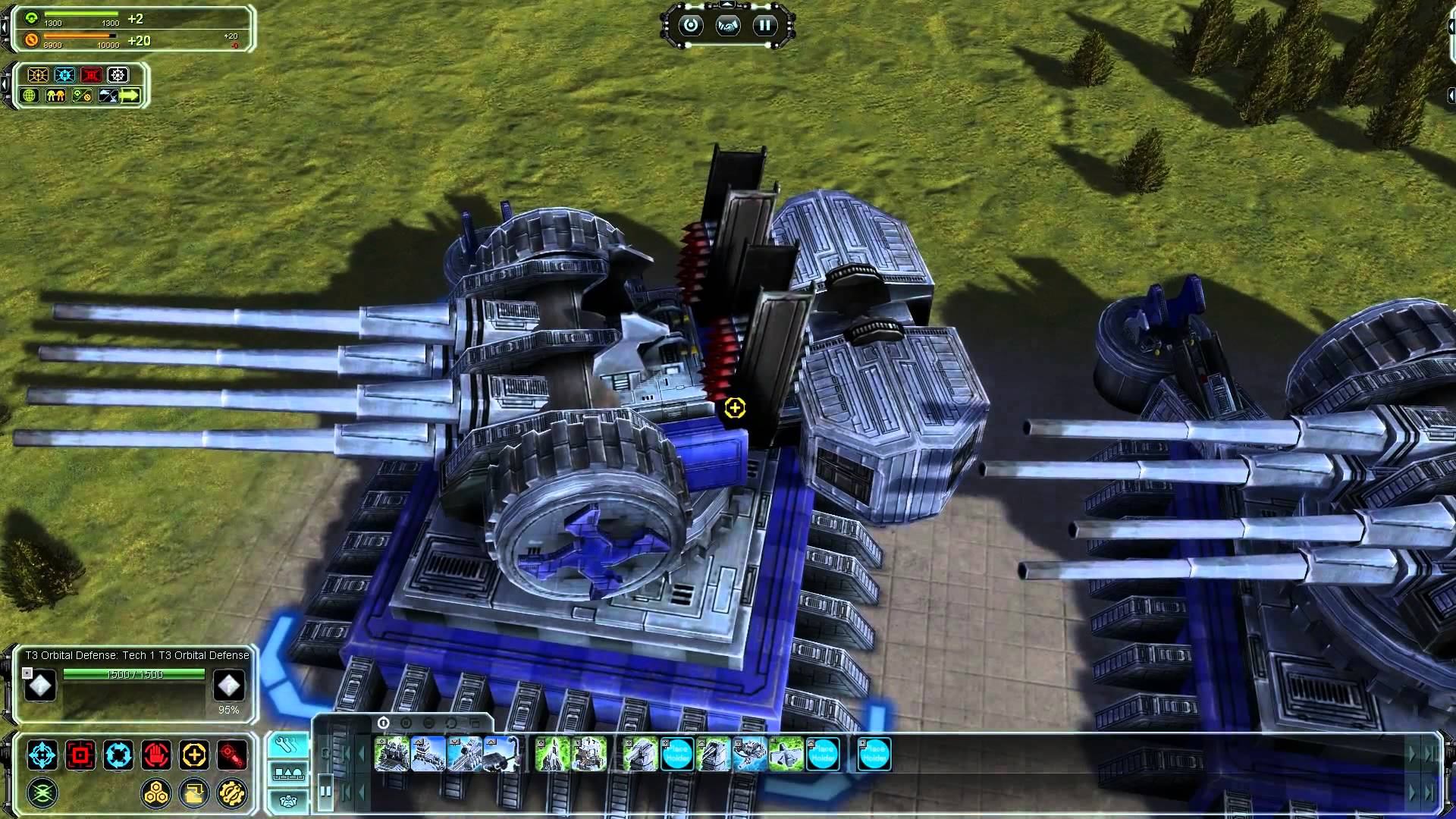
Task: Pause the build queue in construction panel
Action: 325,791
